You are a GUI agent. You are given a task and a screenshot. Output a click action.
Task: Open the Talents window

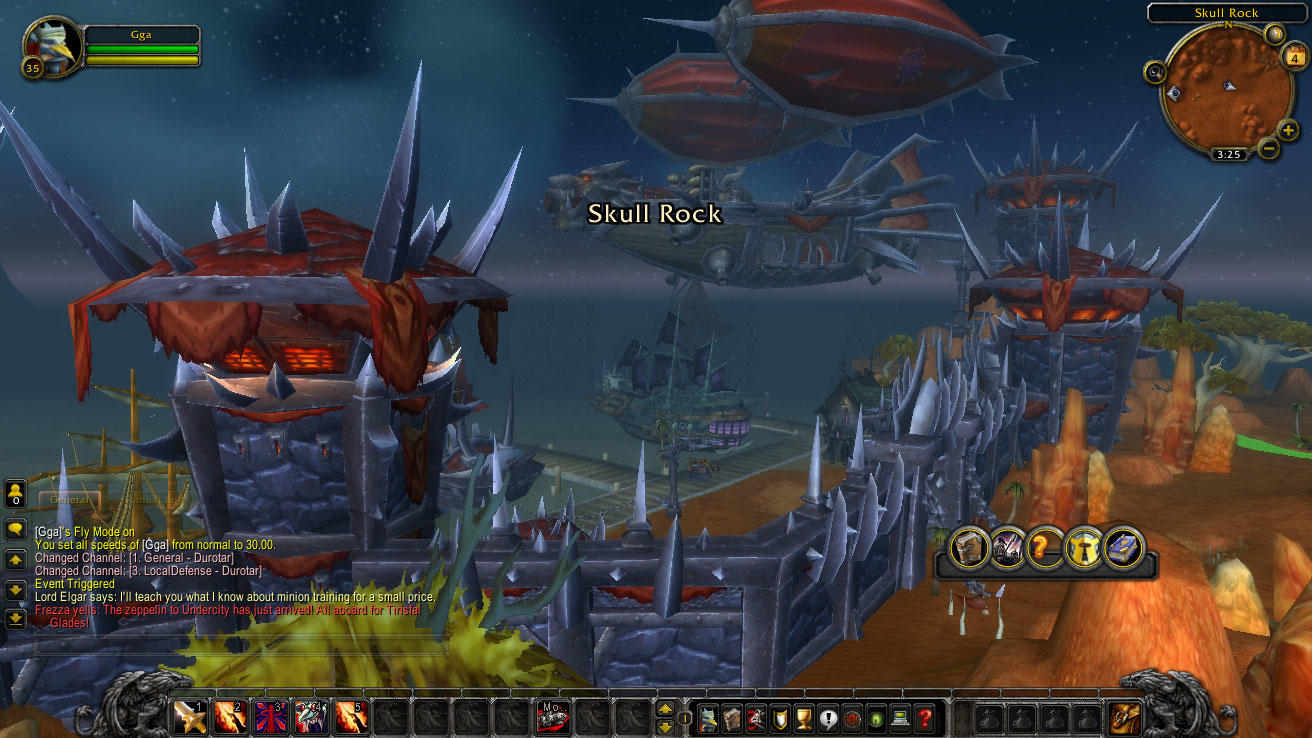click(x=754, y=718)
